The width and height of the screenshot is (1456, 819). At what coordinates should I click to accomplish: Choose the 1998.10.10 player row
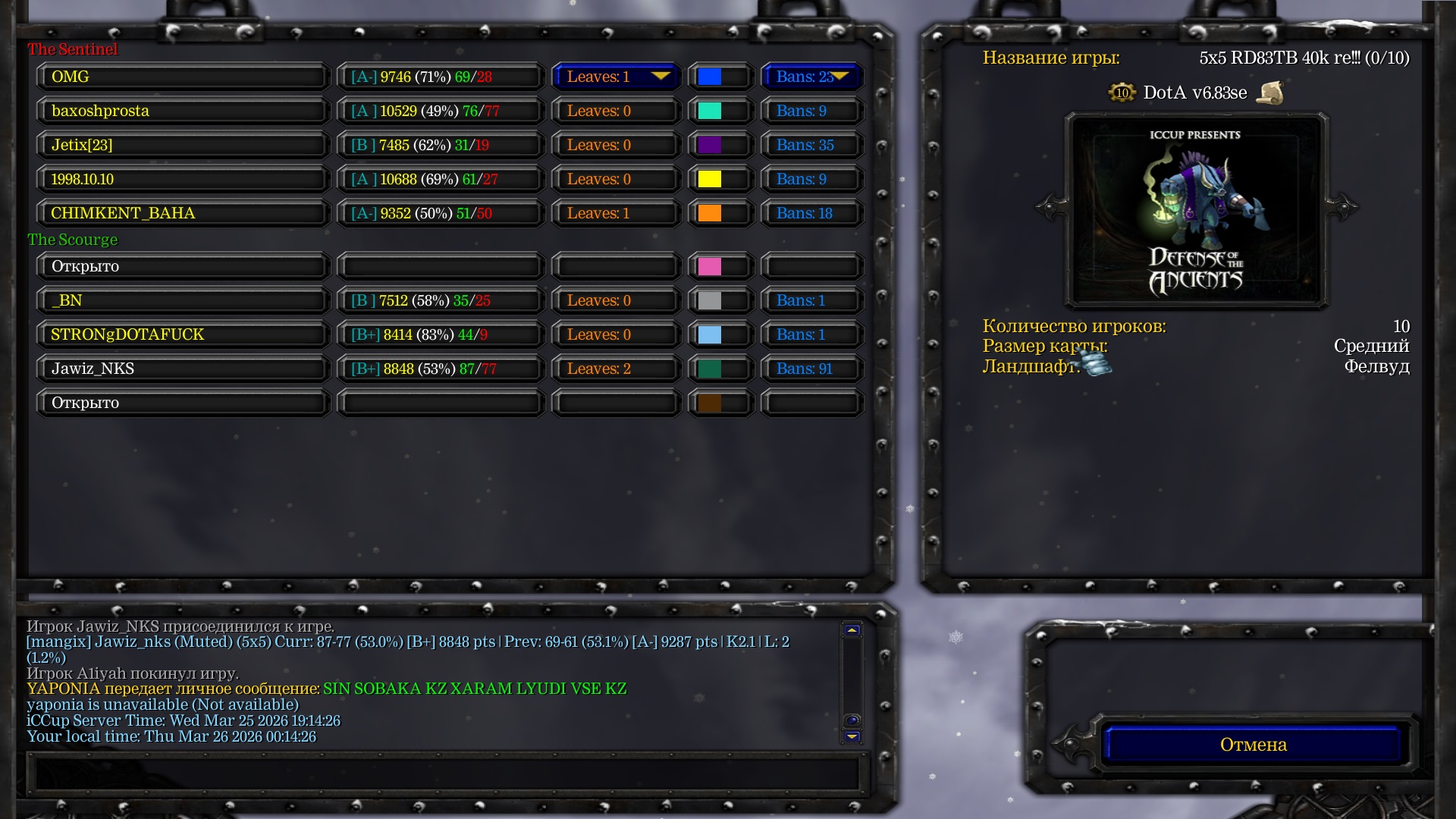click(182, 179)
